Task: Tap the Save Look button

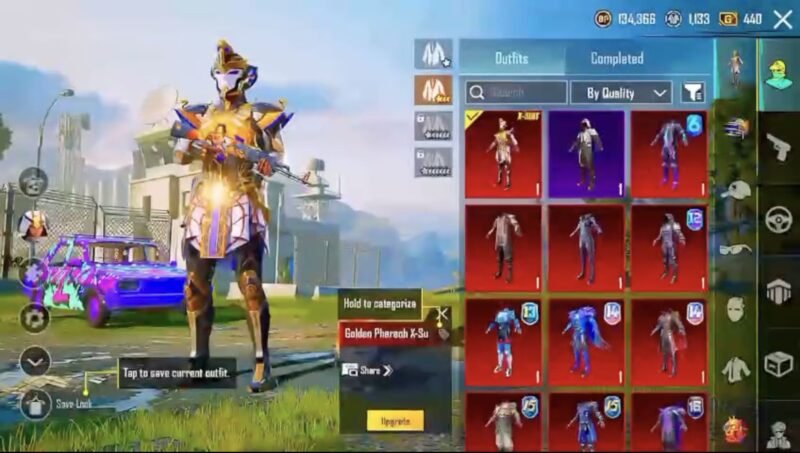Action: [x=36, y=404]
